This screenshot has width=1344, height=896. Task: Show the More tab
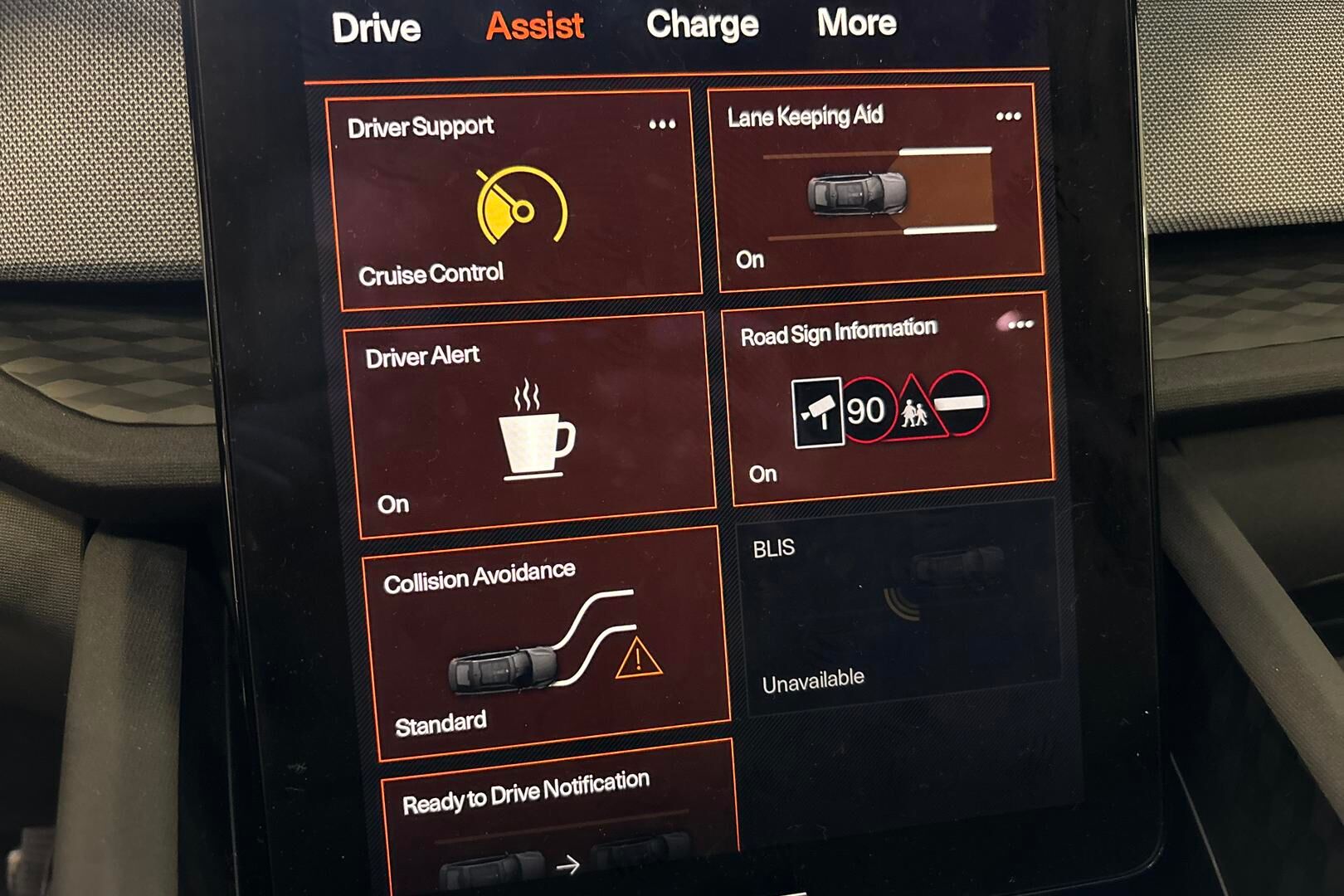pyautogui.click(x=856, y=22)
